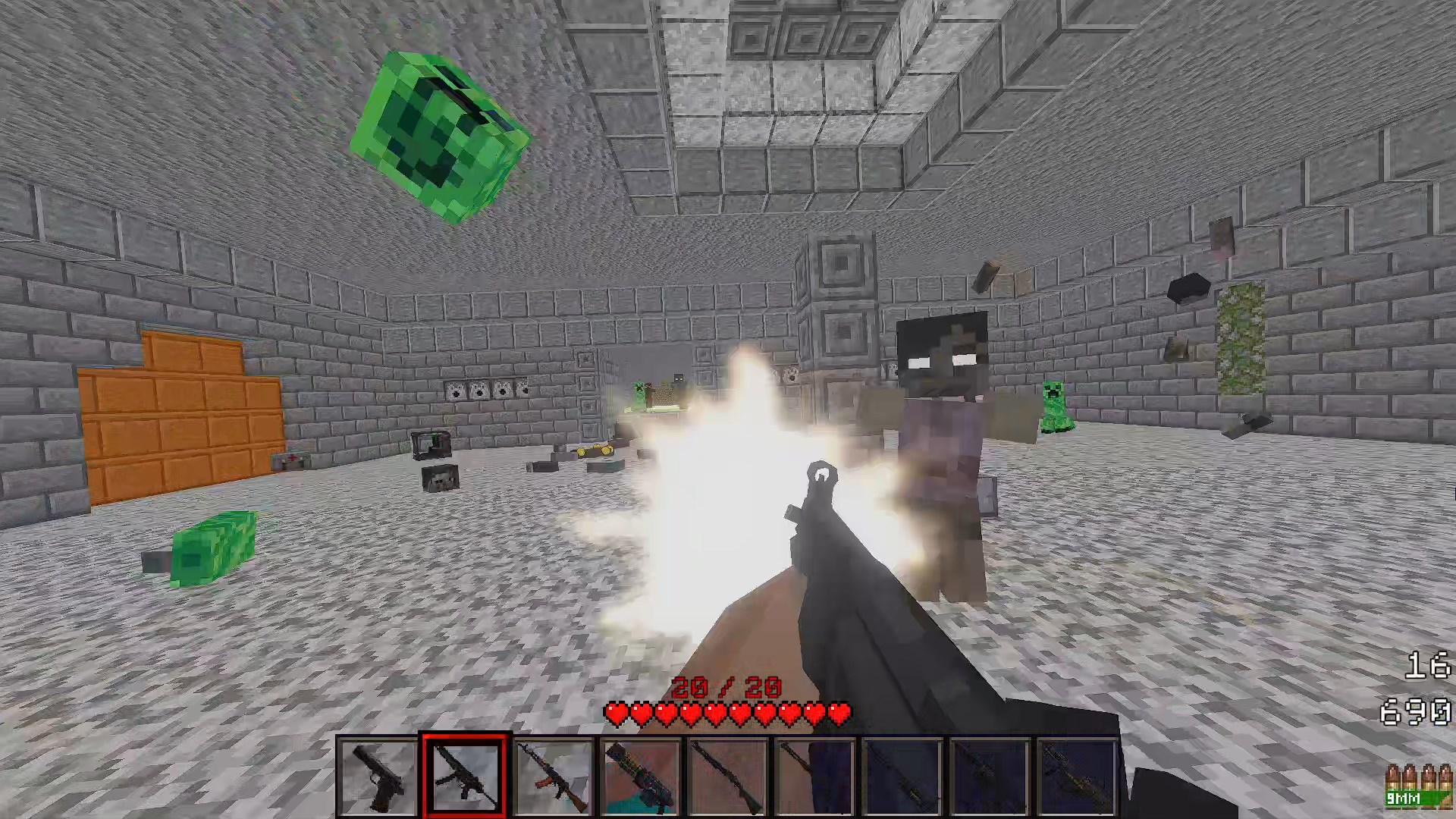This screenshot has height=819, width=1456.
Task: Select the shotgun in hotbar slot five
Action: click(726, 776)
